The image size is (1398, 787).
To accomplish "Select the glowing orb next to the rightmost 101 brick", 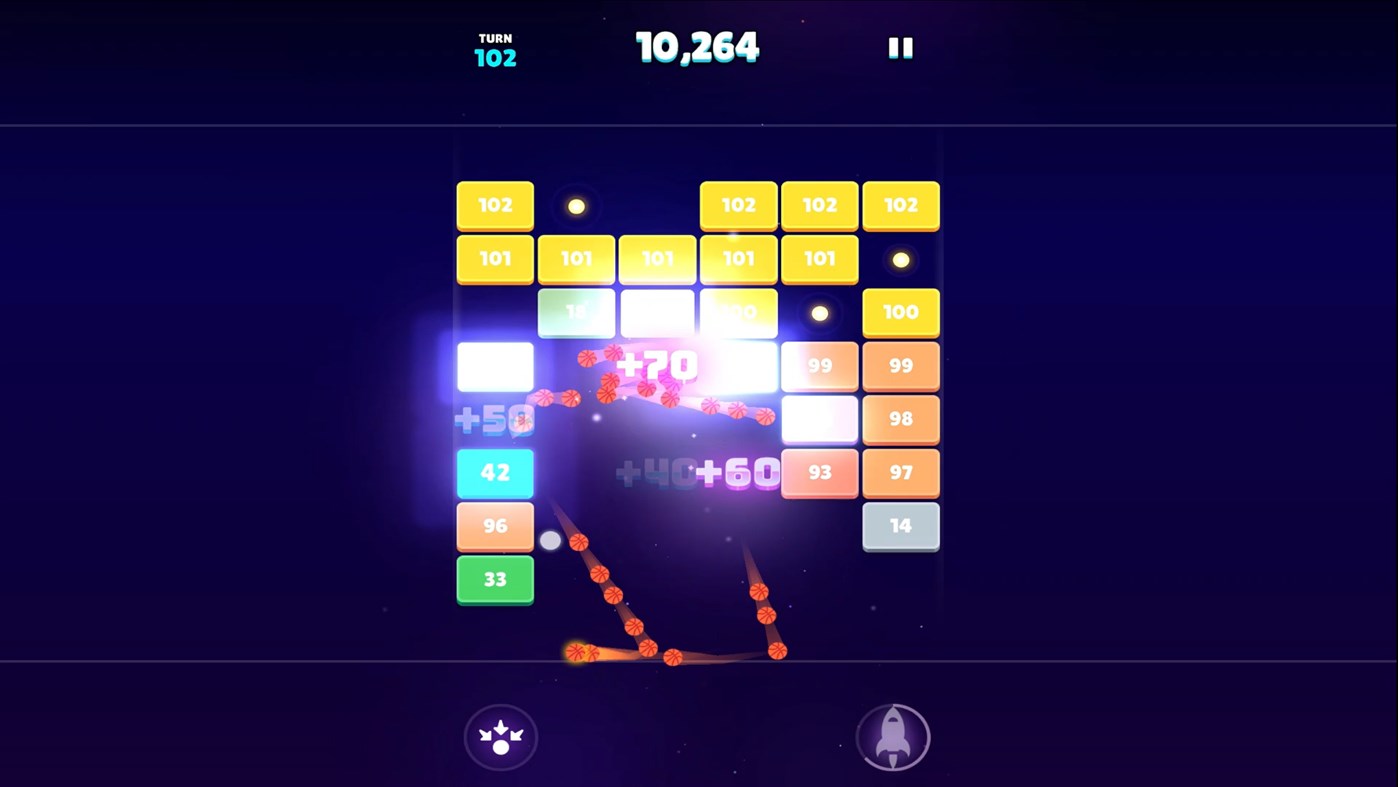I will click(x=899, y=259).
